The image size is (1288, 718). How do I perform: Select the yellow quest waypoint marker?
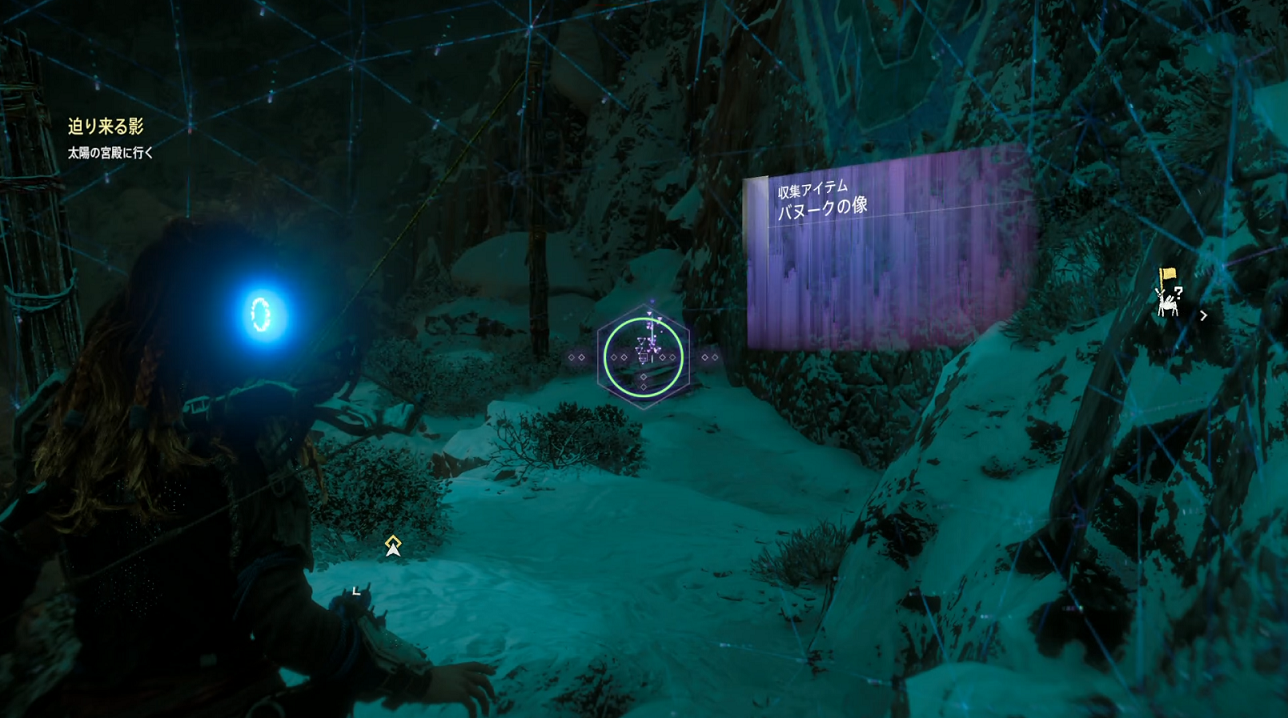pos(393,545)
